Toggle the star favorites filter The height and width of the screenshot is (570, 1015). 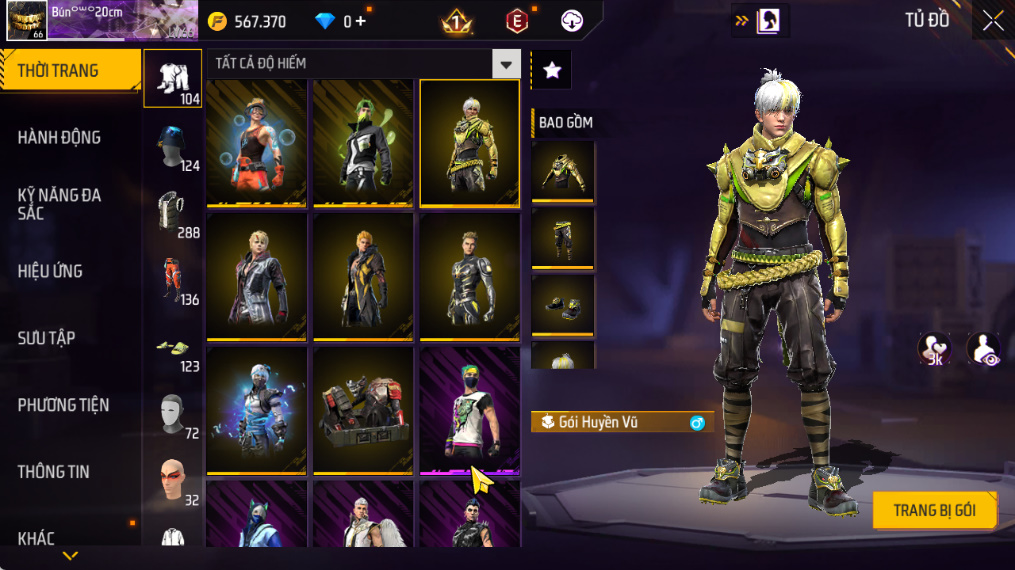click(551, 69)
